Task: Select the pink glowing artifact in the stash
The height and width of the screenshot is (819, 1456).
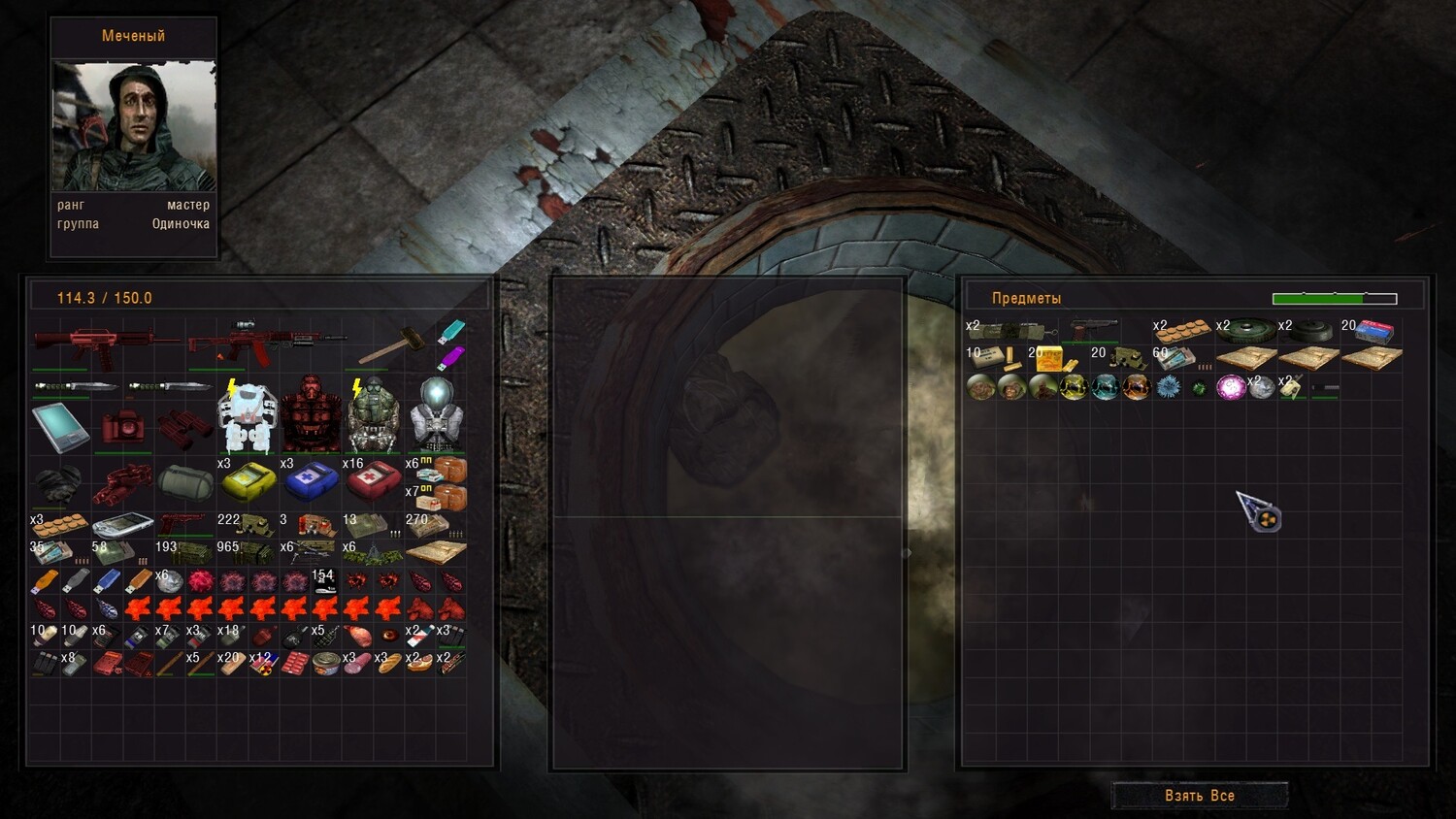Action: [1231, 388]
